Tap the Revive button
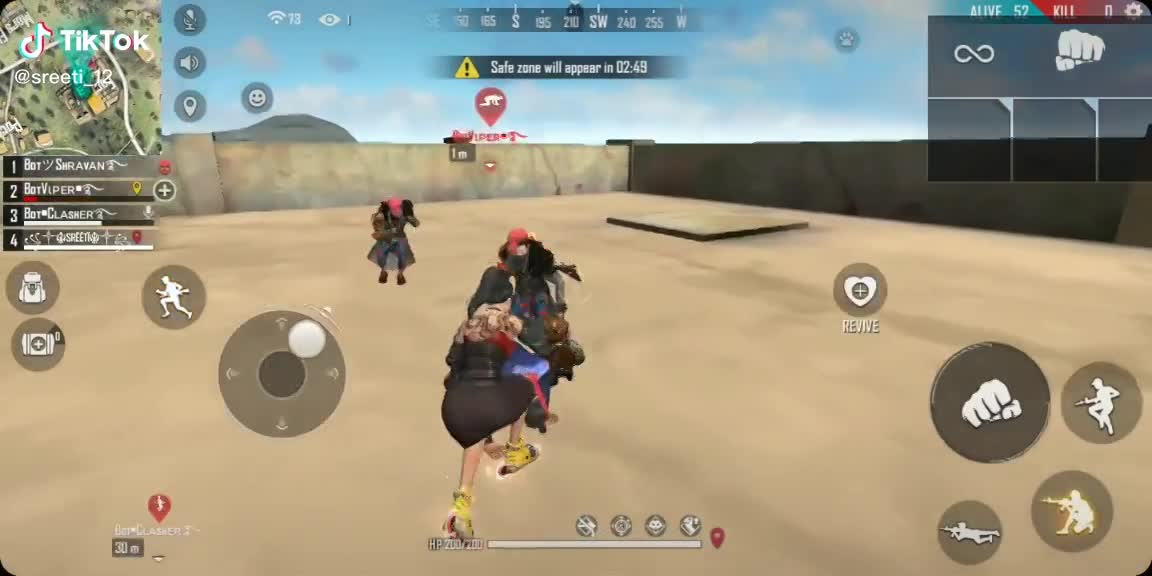Screen dimensions: 1152x576 860,292
